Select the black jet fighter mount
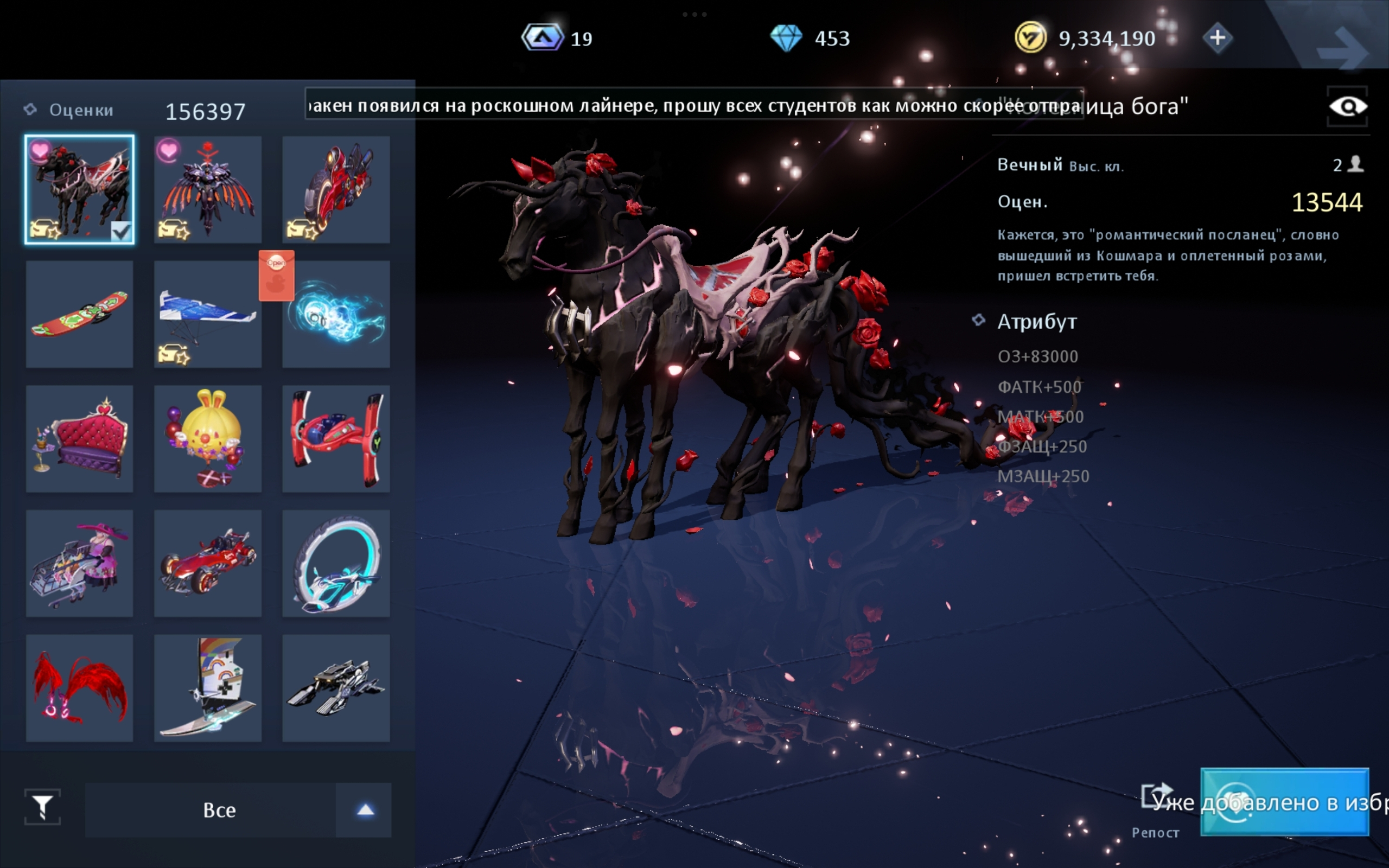 (336, 688)
